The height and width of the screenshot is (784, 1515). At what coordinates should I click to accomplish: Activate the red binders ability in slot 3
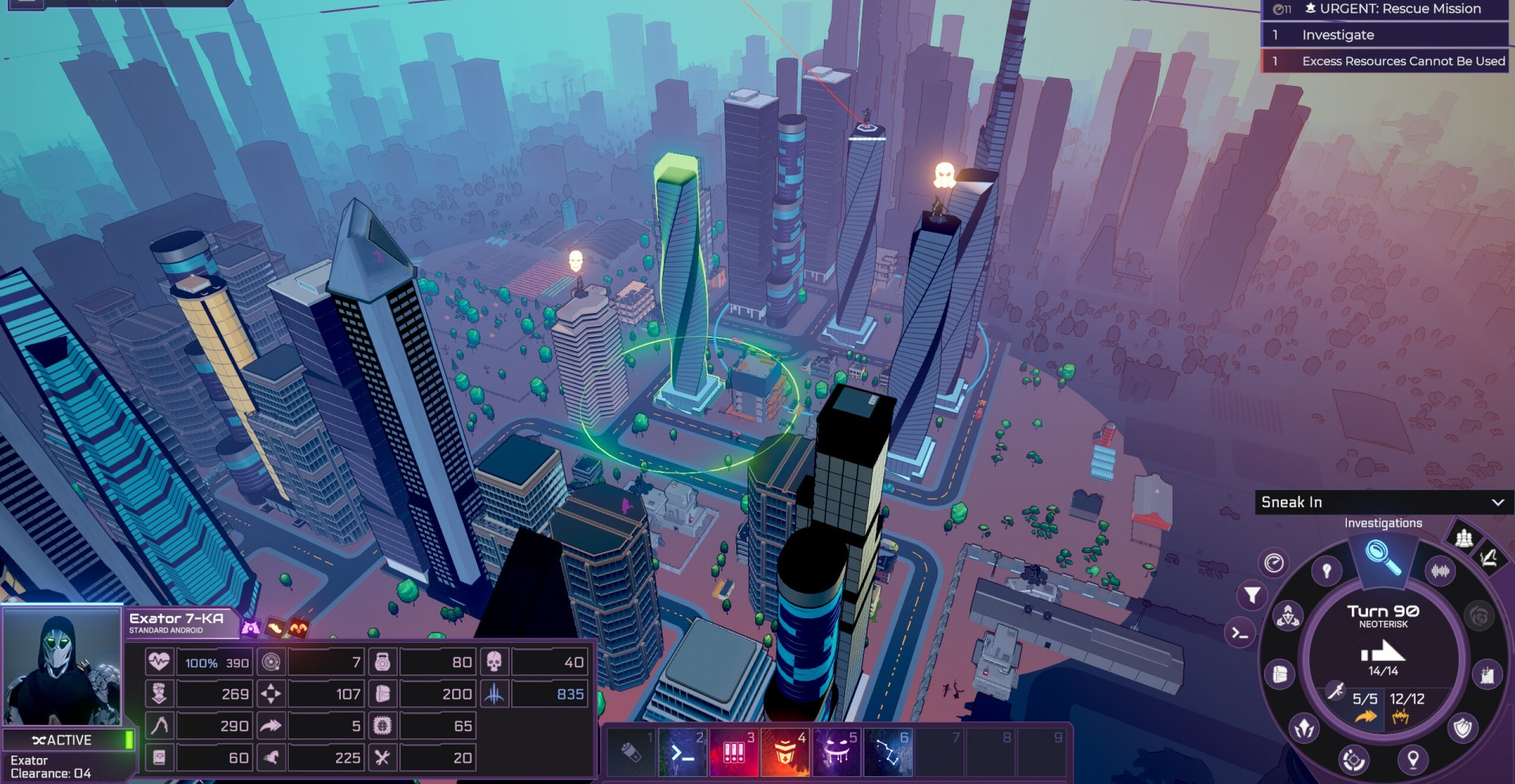tap(734, 752)
